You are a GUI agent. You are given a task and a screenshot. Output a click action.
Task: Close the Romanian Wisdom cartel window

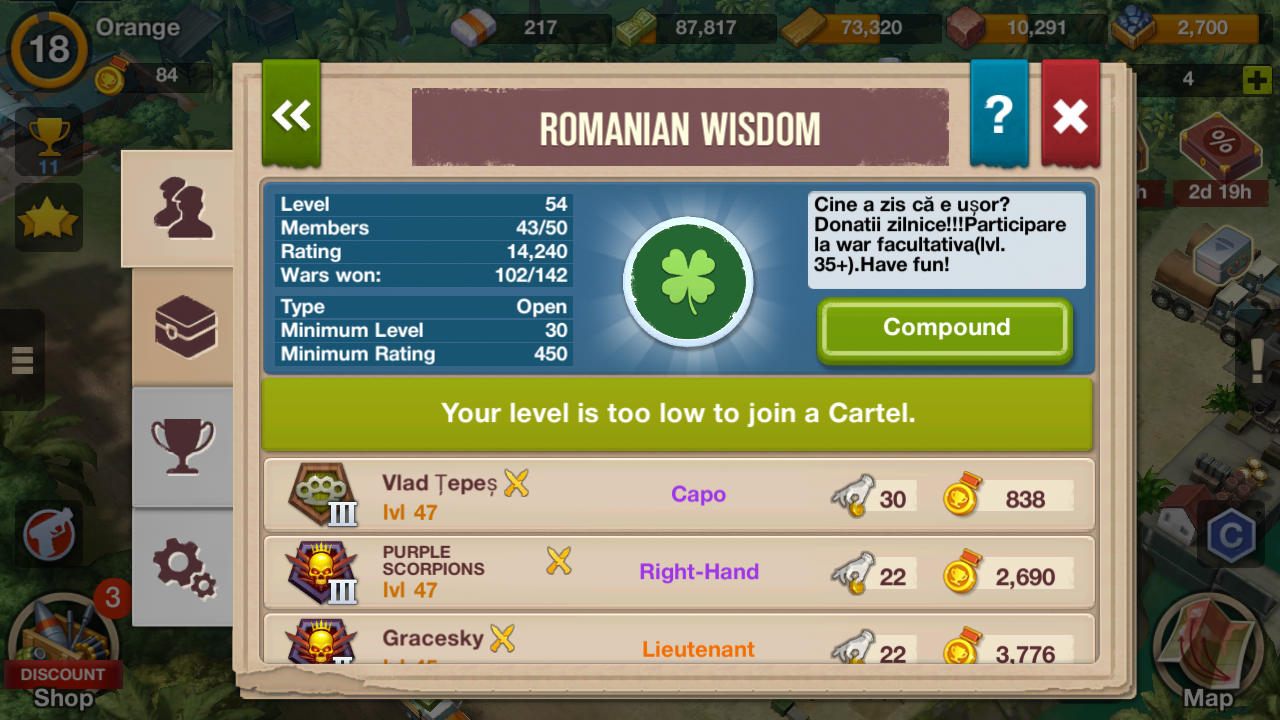1070,115
